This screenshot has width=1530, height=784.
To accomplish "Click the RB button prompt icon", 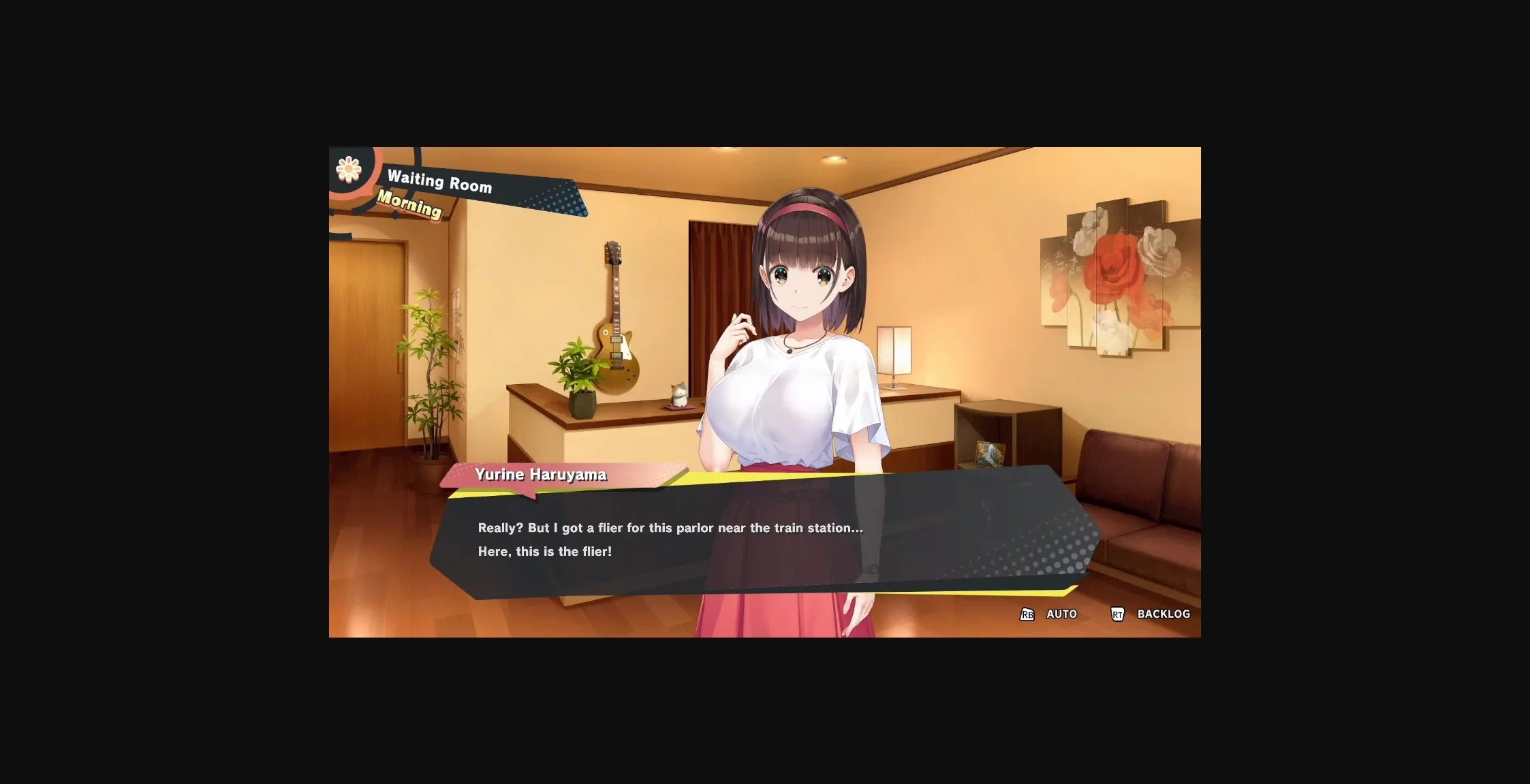I will pyautogui.click(x=1026, y=614).
